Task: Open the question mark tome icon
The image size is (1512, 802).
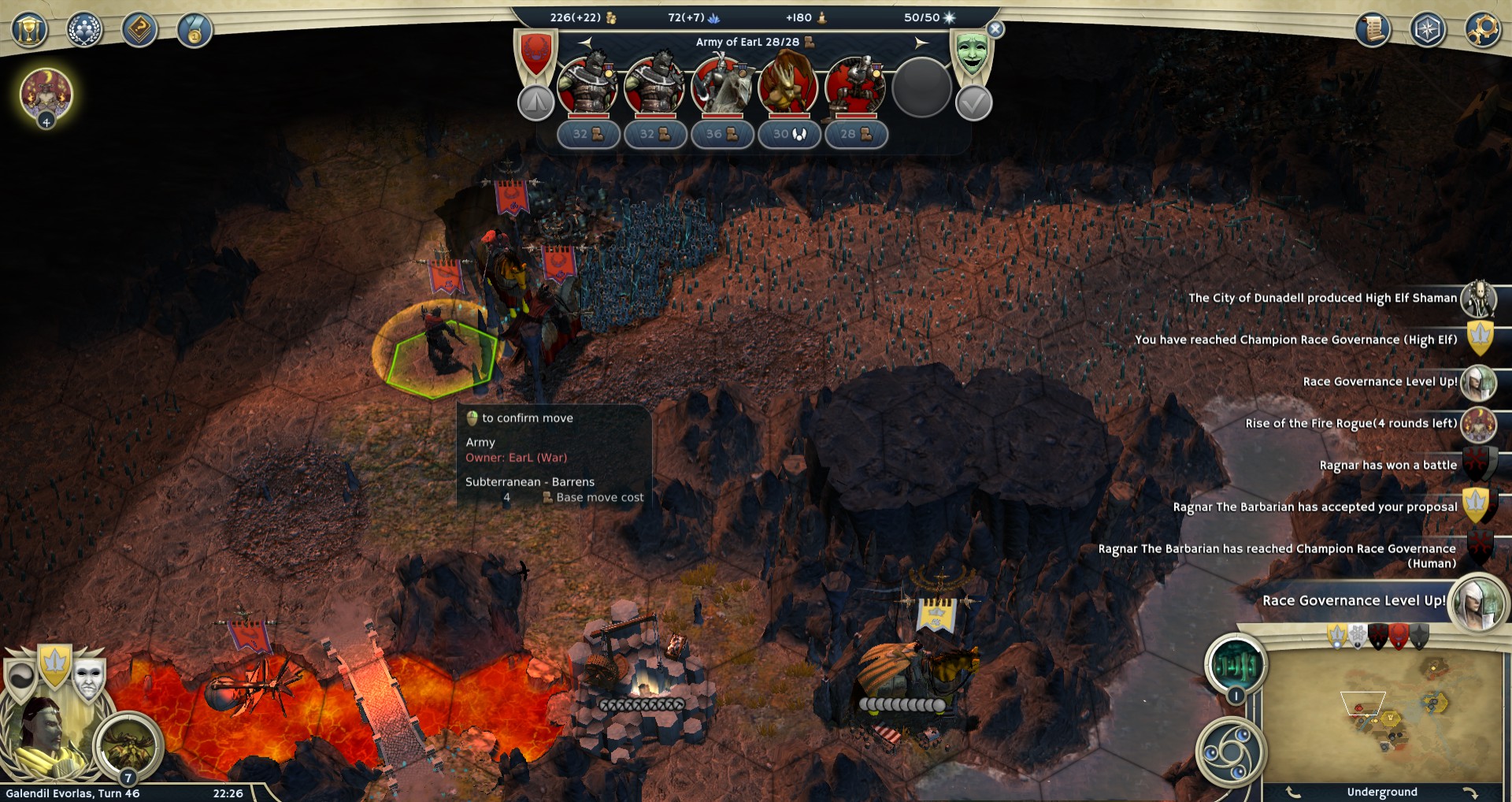Action: point(139,31)
